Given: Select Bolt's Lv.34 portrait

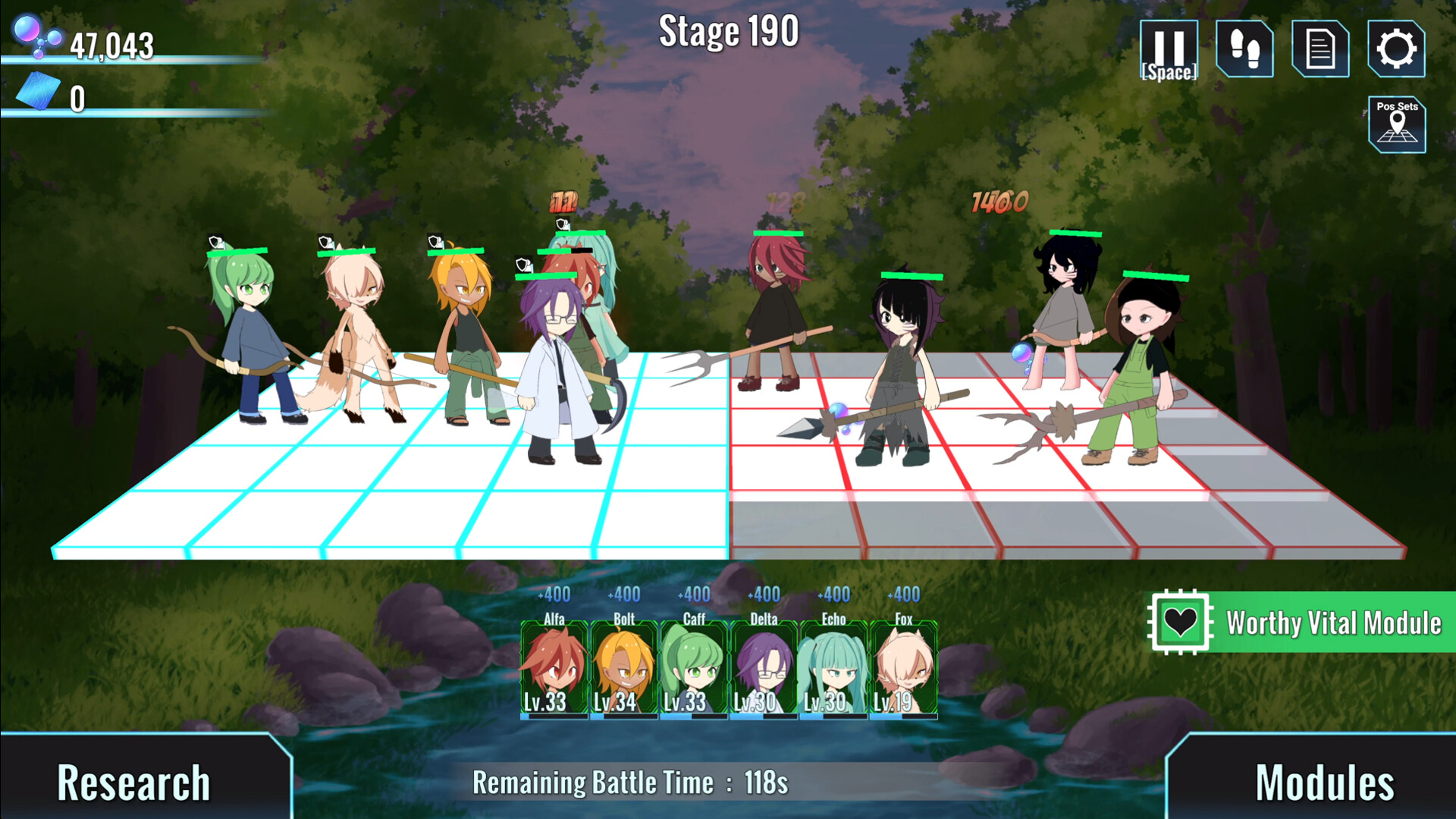Looking at the screenshot, I should click(623, 667).
